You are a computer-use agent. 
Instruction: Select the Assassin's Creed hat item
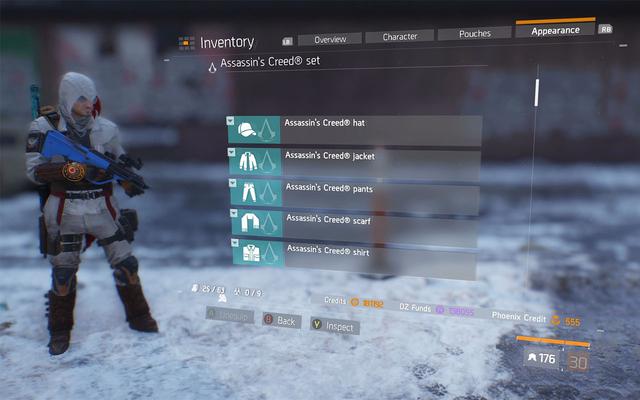tap(355, 130)
